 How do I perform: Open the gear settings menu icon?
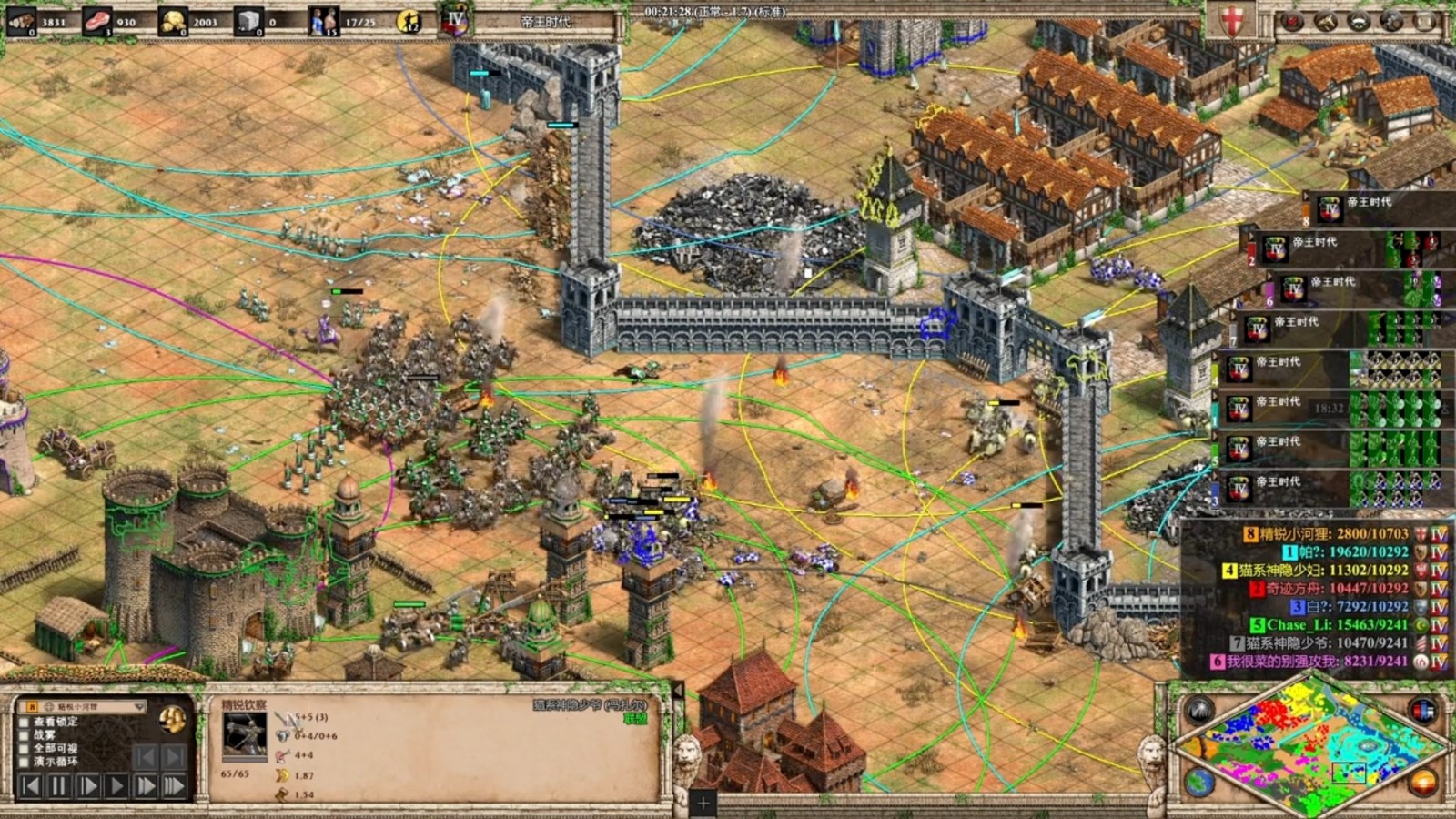point(1391,22)
